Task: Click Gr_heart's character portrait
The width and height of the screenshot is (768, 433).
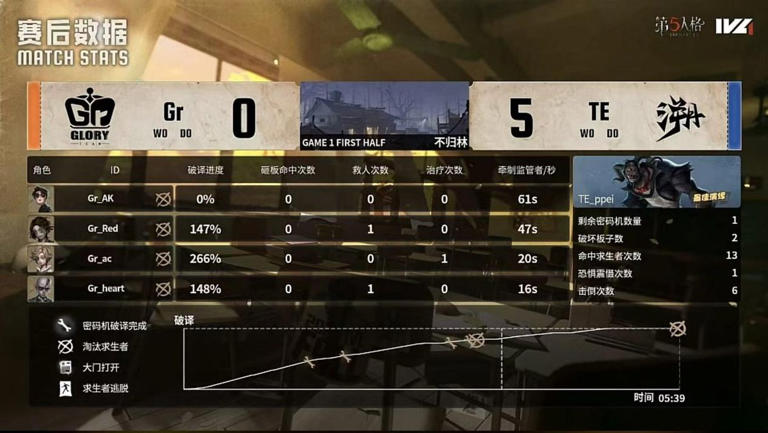Action: [41, 289]
